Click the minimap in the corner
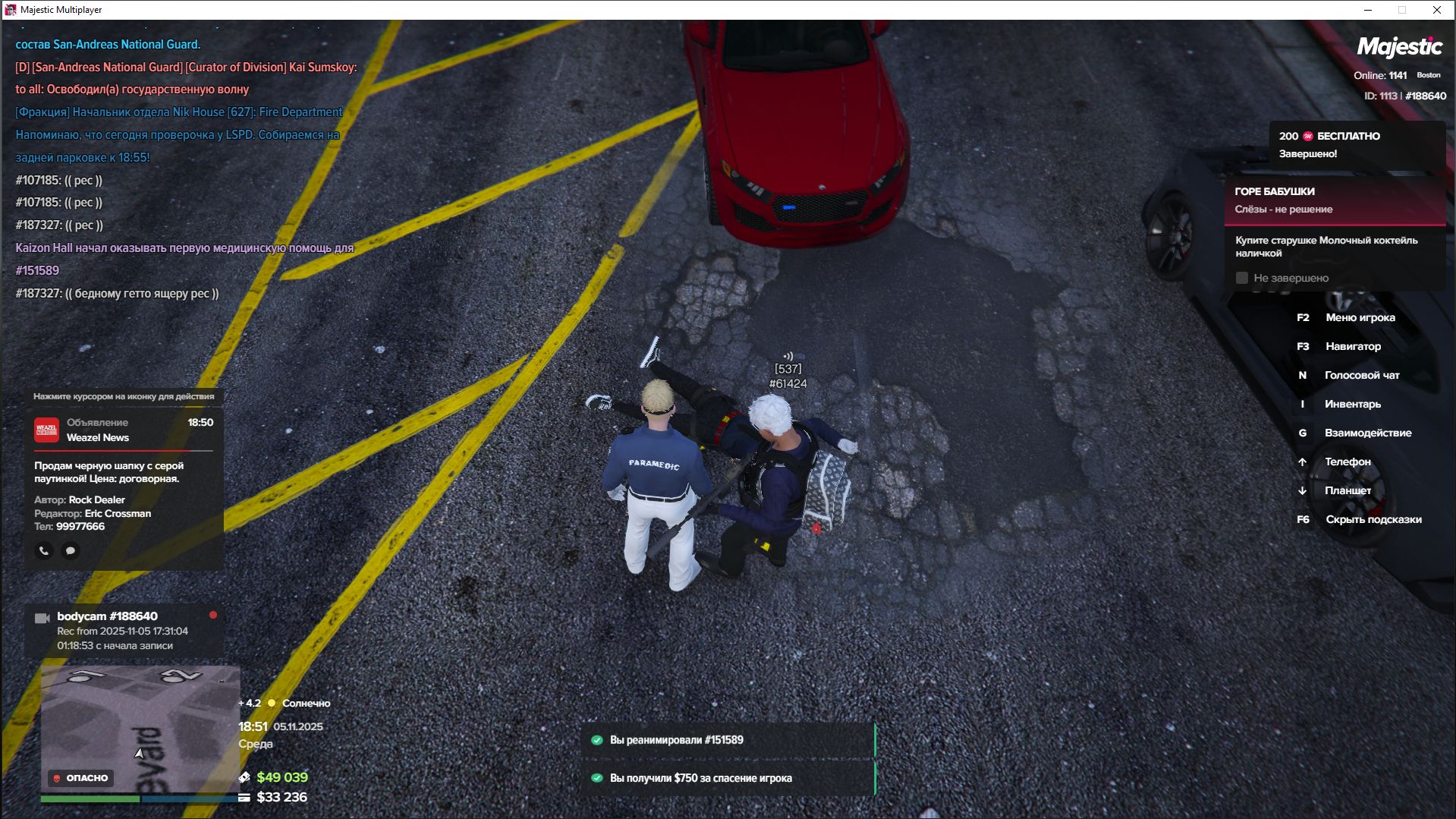This screenshot has width=1456, height=819. 140,729
